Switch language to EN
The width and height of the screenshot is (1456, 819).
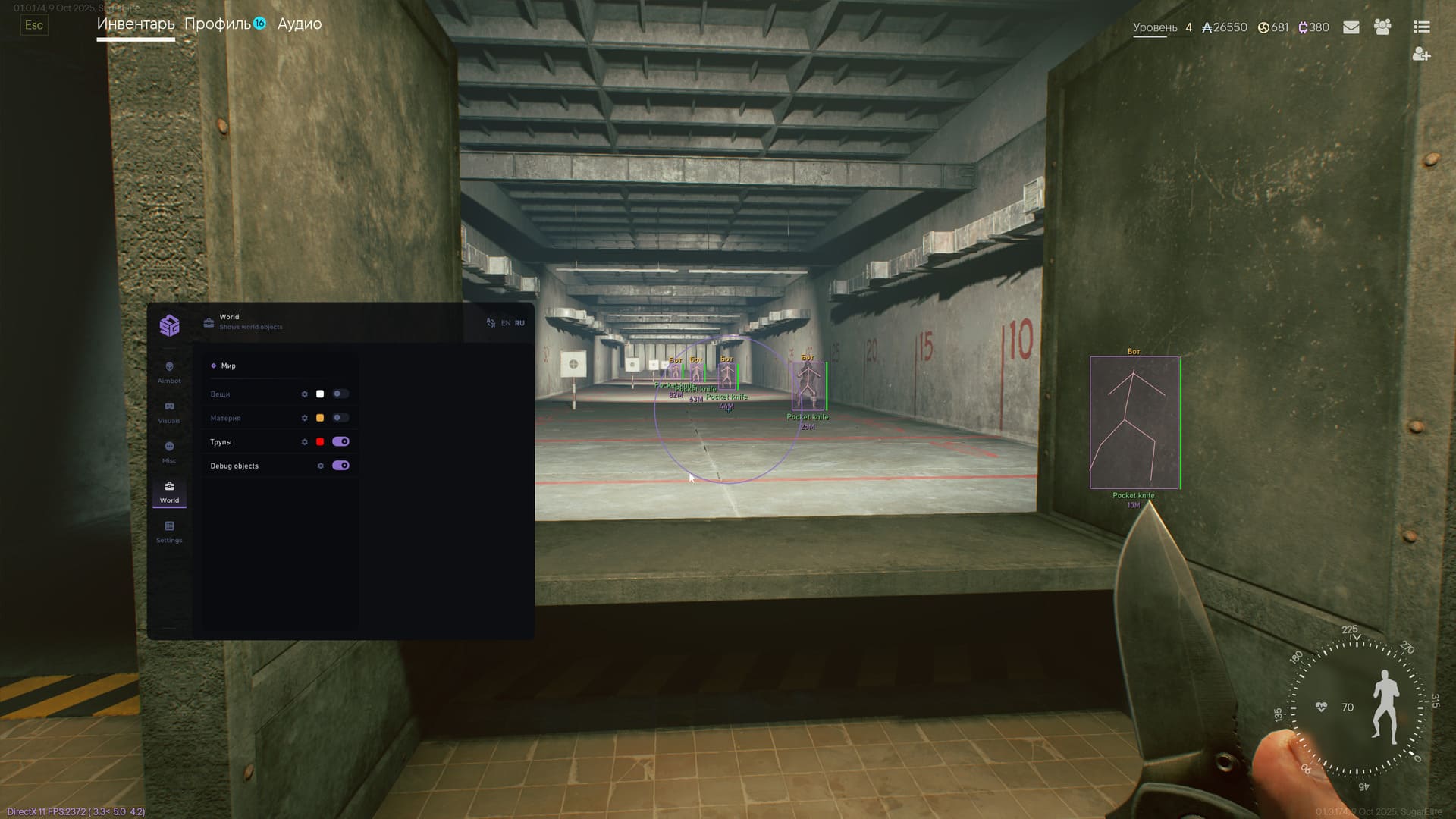coord(505,322)
